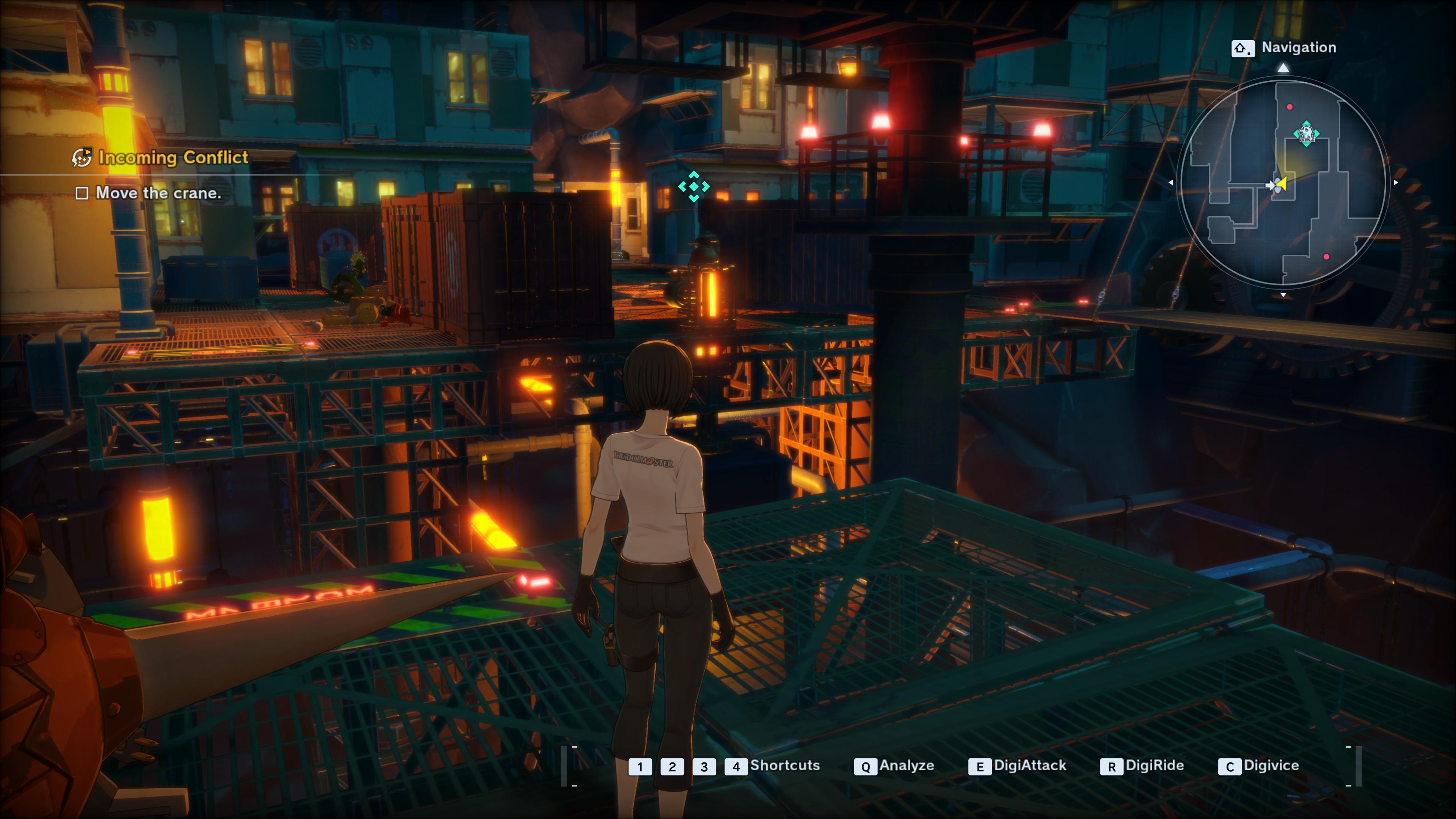Open the circular minimap

[x=1283, y=182]
